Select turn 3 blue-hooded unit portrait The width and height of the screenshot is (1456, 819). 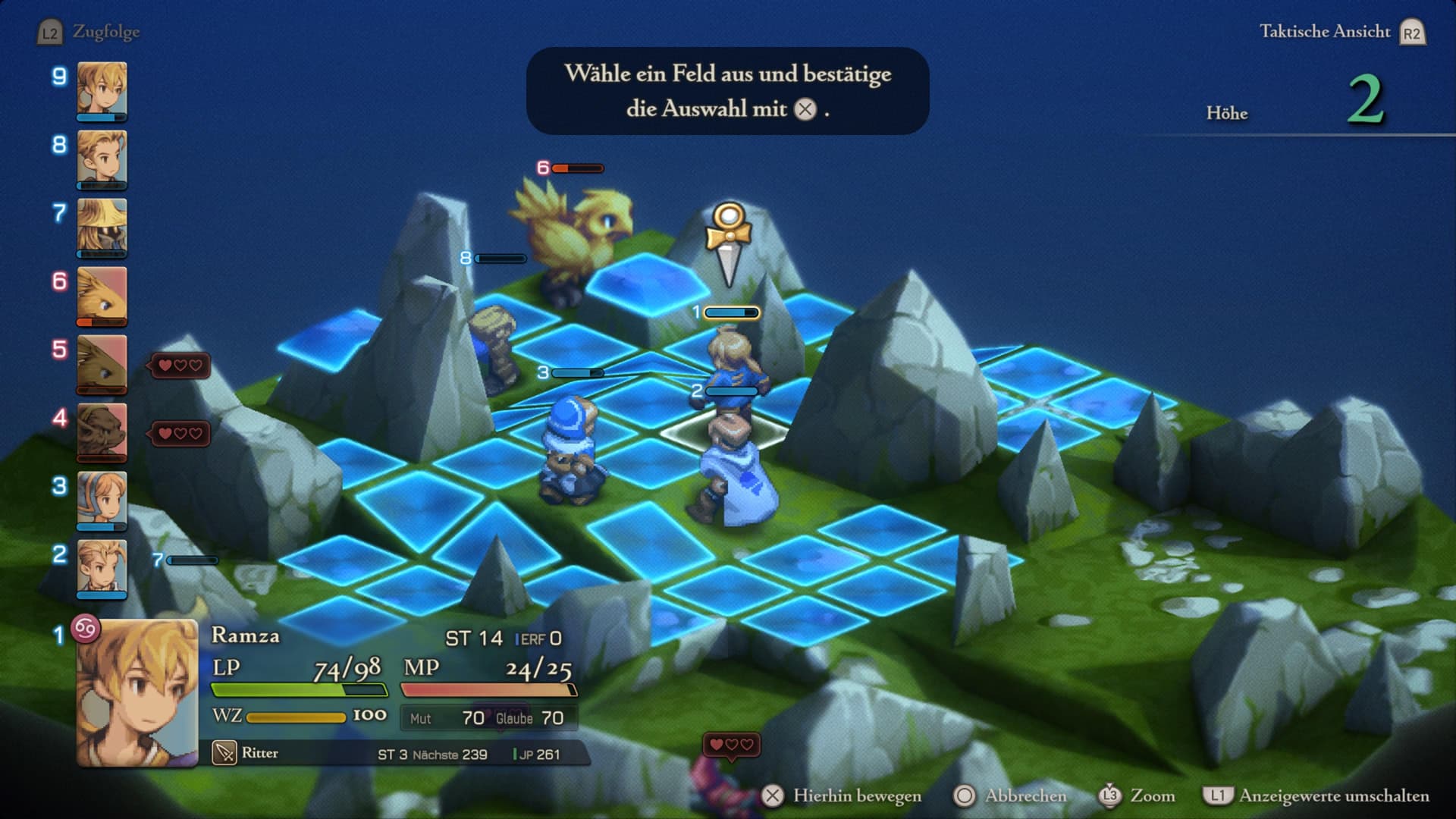102,500
